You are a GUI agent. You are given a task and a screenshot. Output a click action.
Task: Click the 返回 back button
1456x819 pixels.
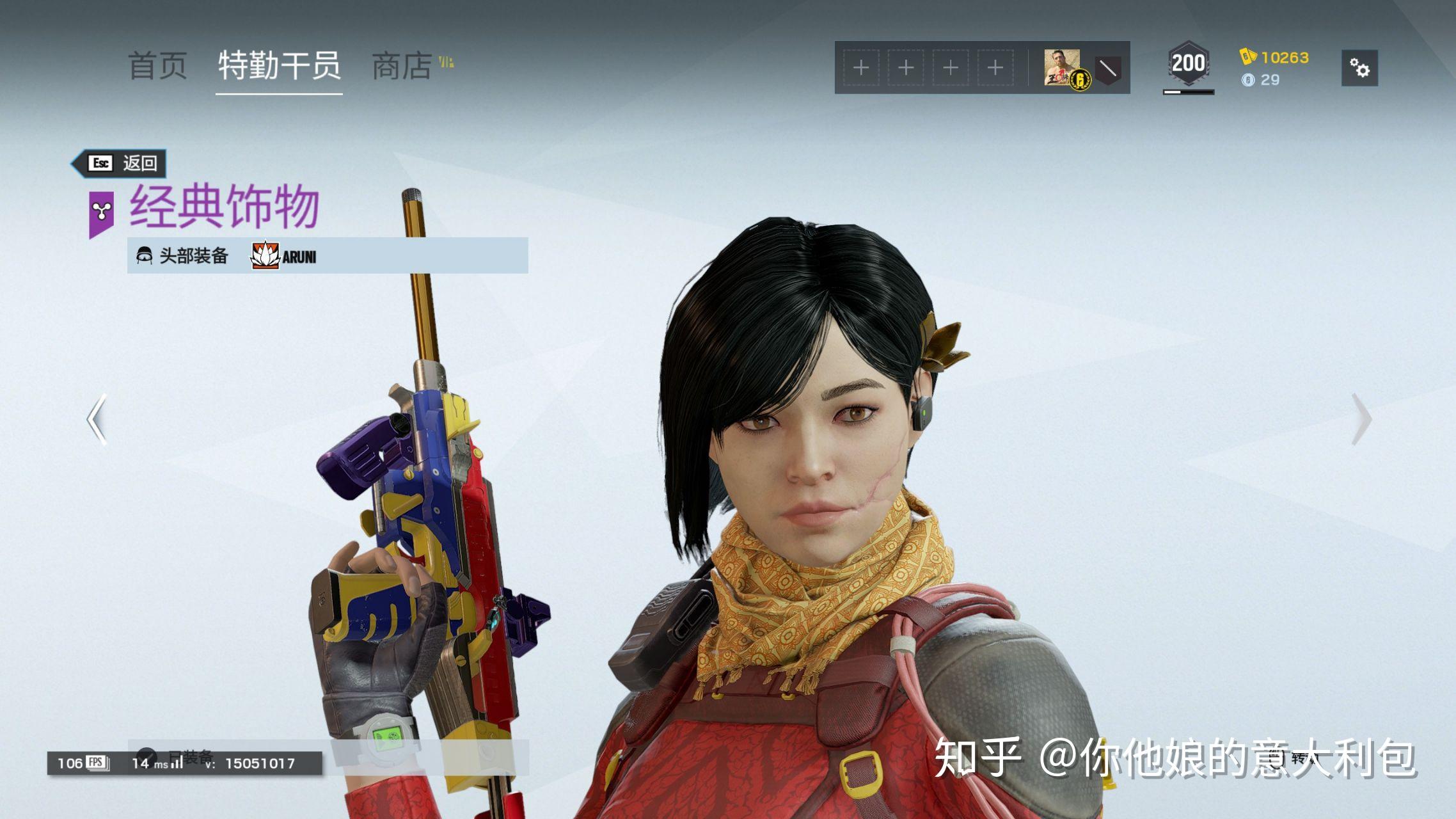(120, 163)
